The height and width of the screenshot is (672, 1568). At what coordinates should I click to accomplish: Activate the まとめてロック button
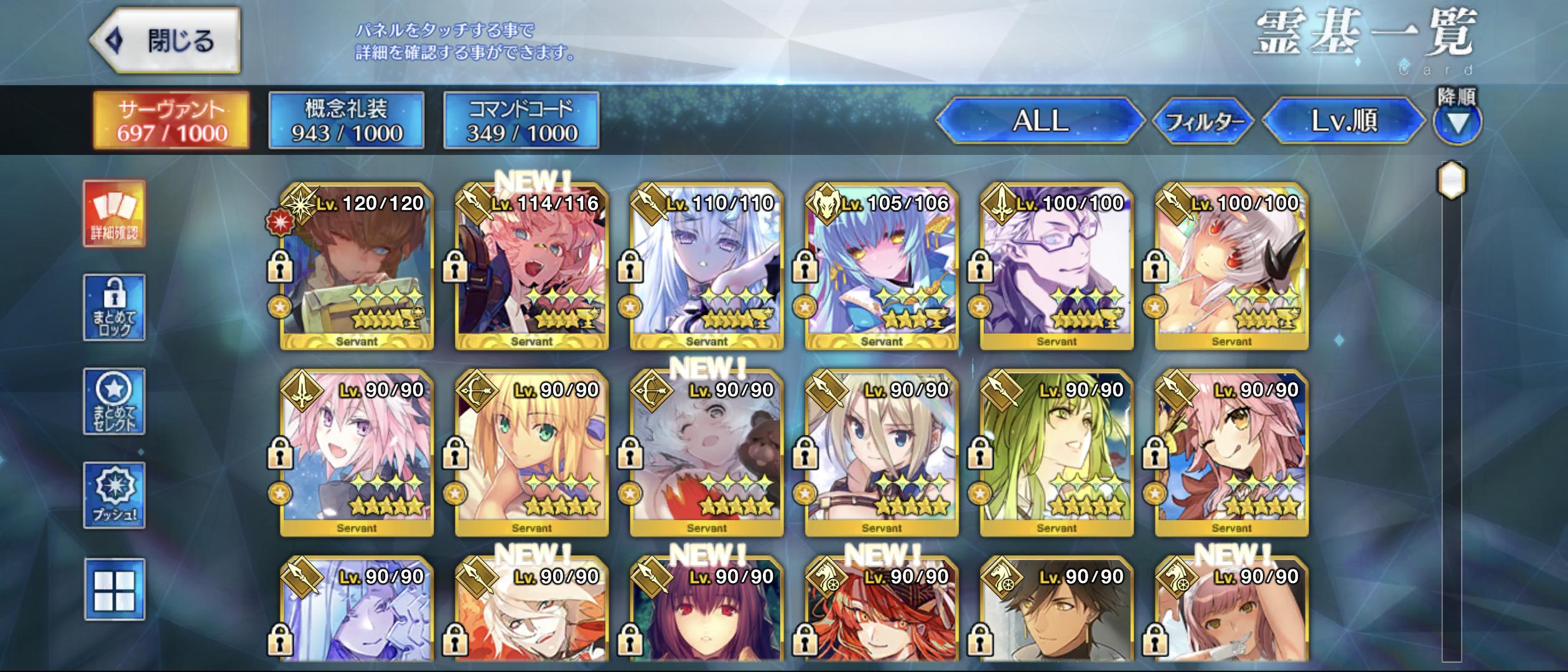pos(114,307)
